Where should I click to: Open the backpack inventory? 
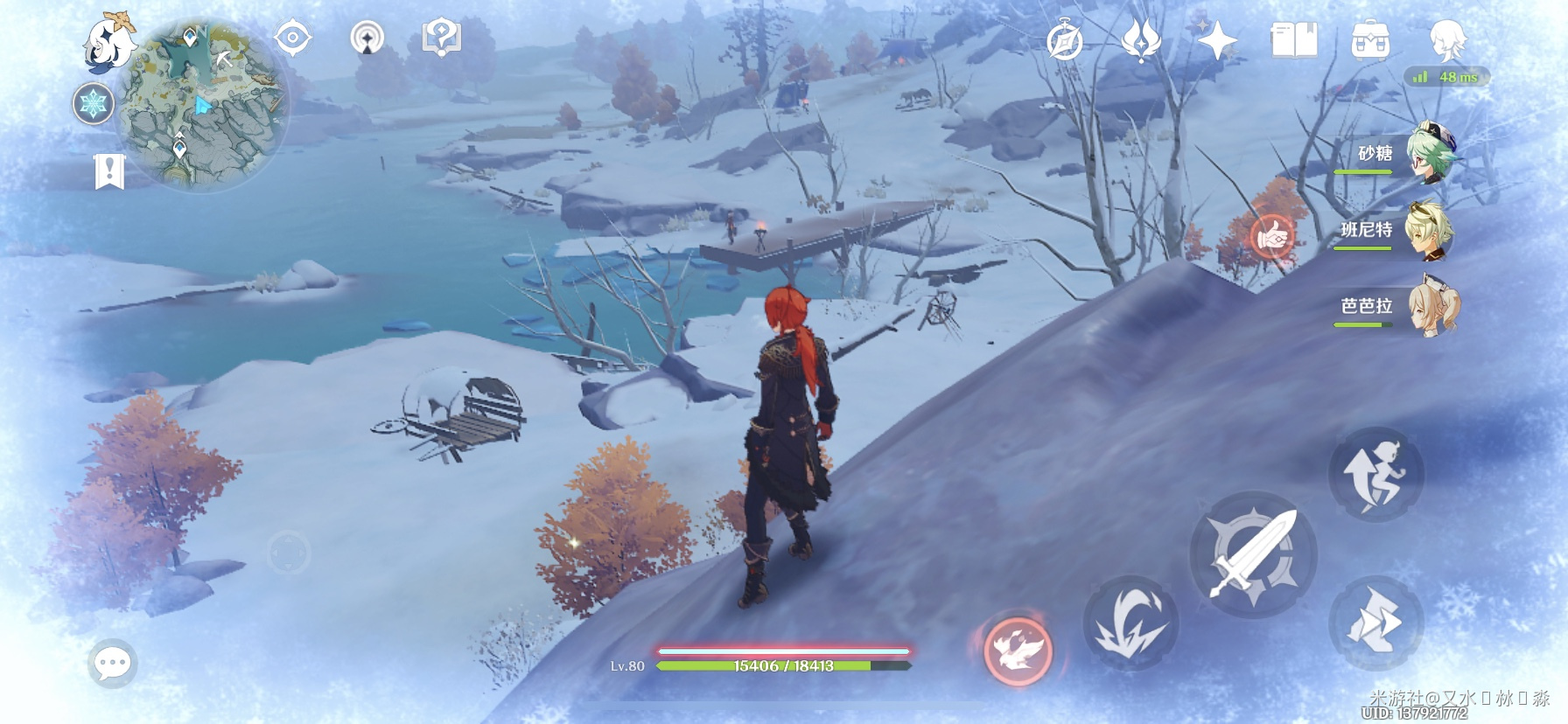click(1370, 40)
